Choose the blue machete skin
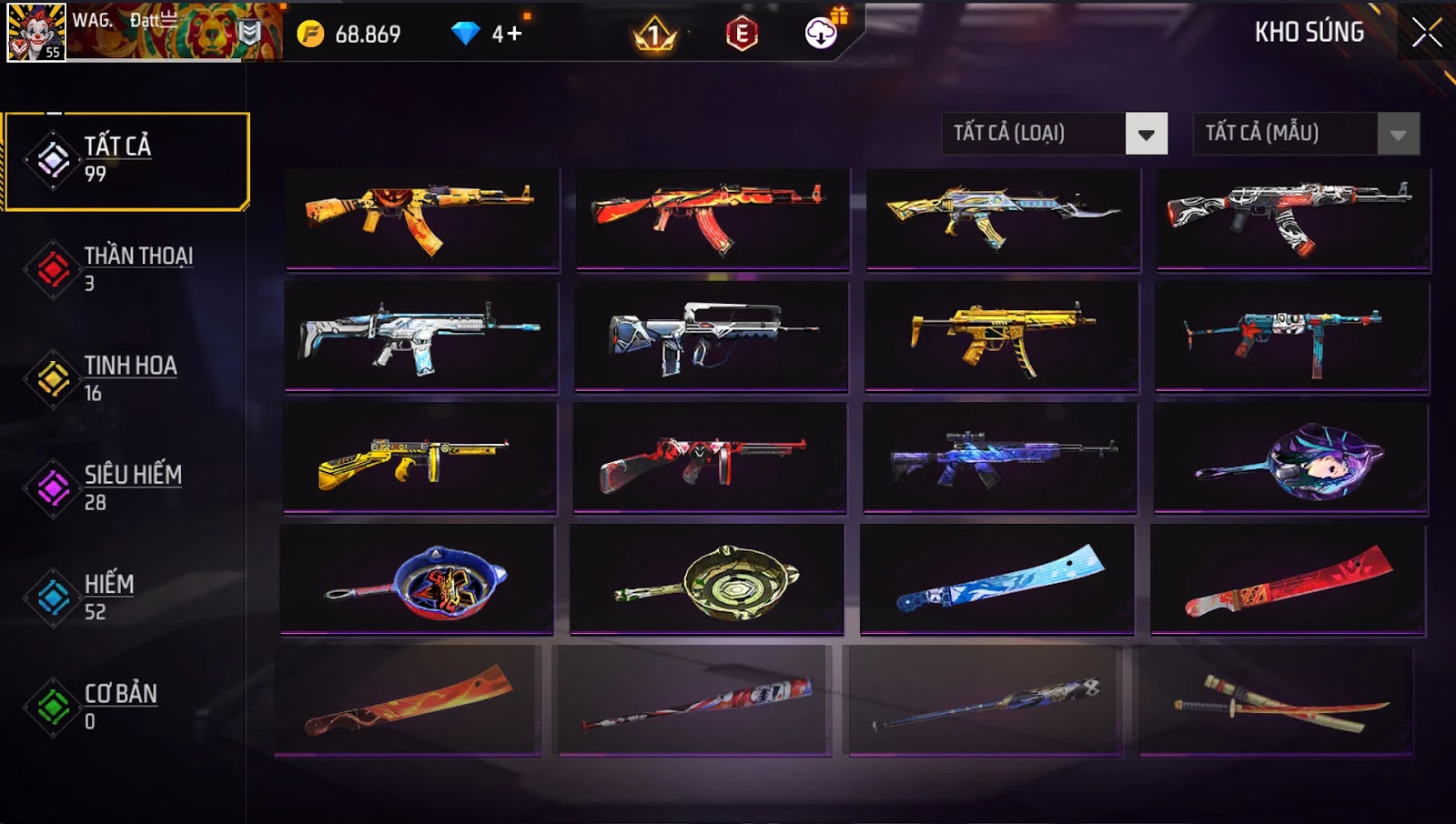This screenshot has height=824, width=1456. [x=997, y=578]
